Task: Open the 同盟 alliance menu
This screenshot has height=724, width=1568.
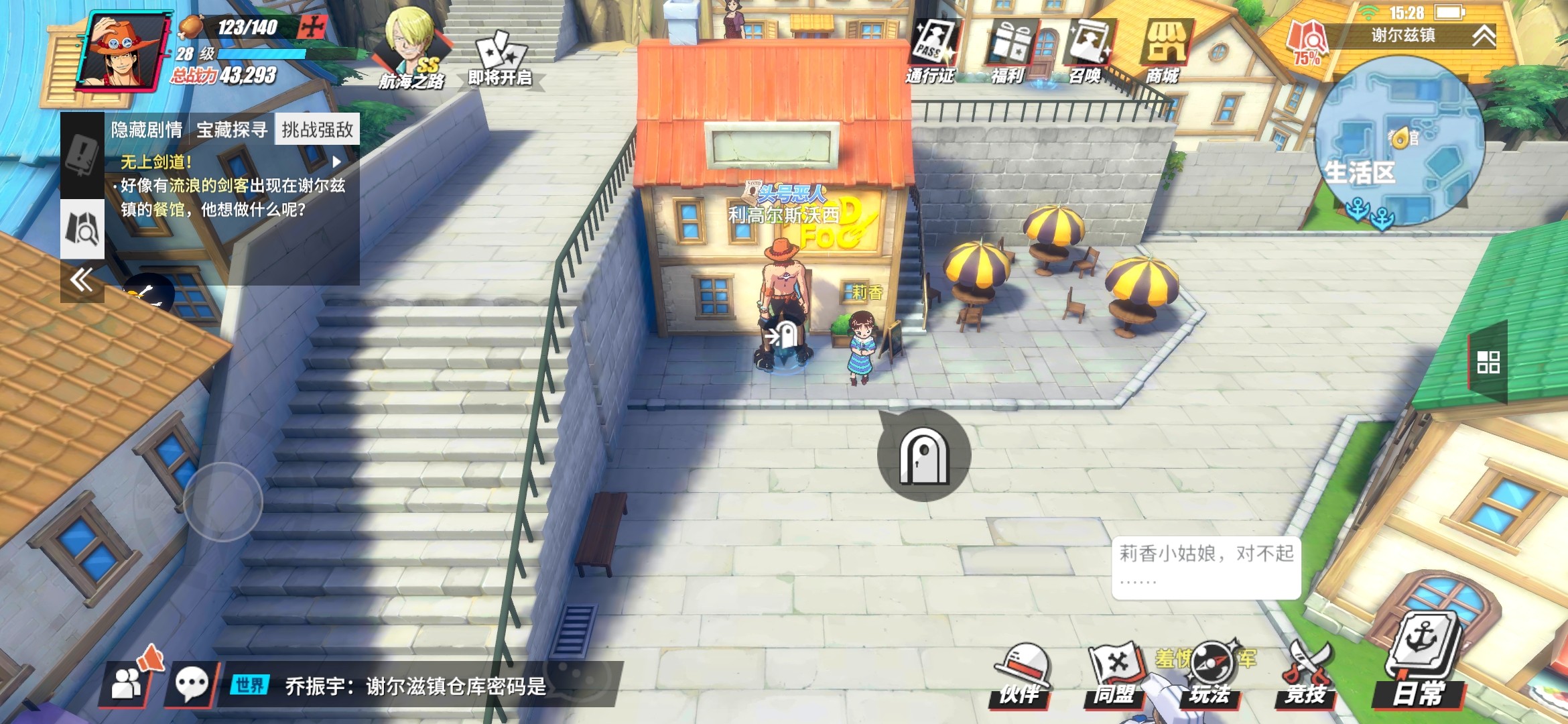Action: (1114, 674)
